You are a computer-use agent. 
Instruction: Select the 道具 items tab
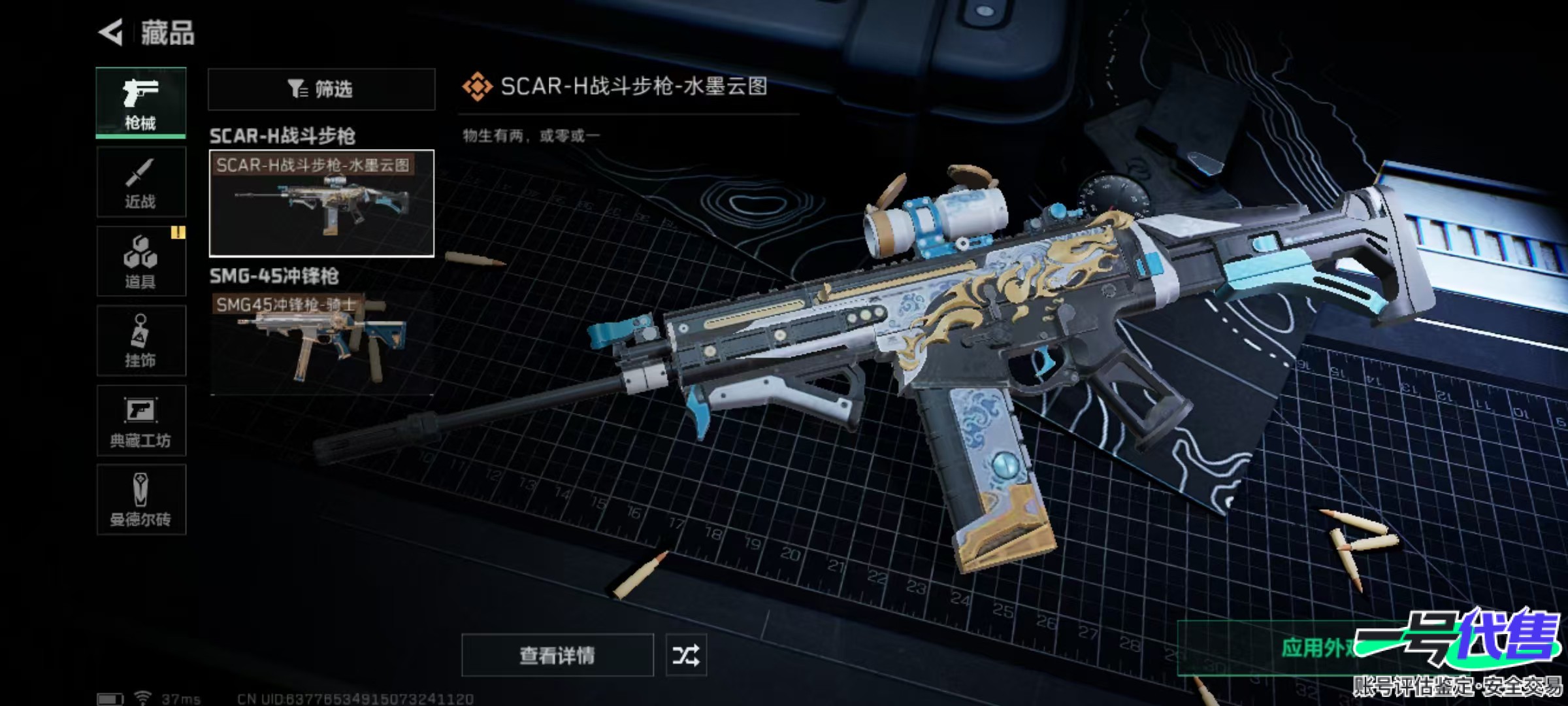[x=140, y=262]
